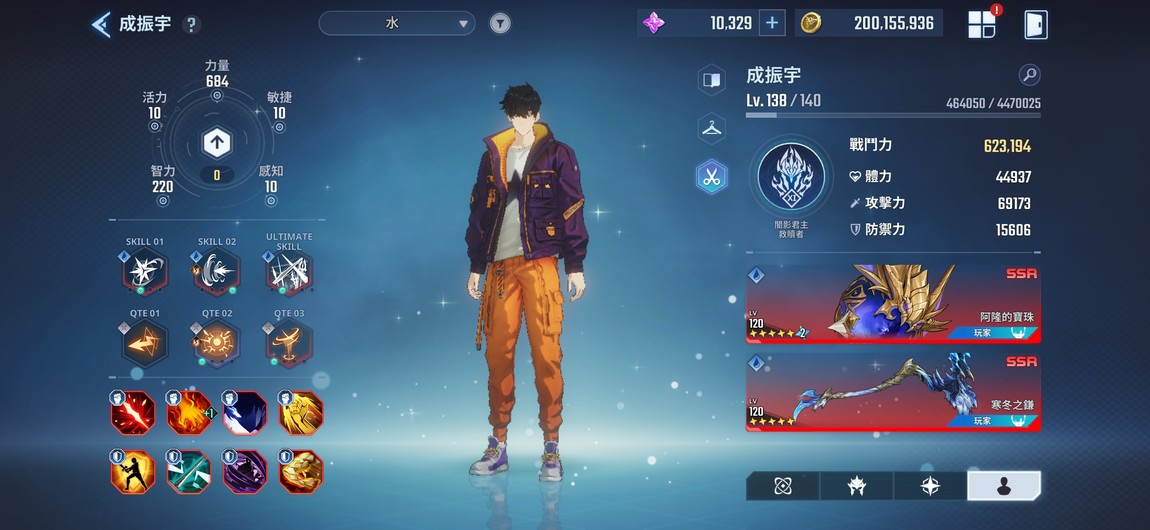1150x530 pixels.
Task: Select the 阿隆的寶珠 SSR weapon card
Action: 893,304
